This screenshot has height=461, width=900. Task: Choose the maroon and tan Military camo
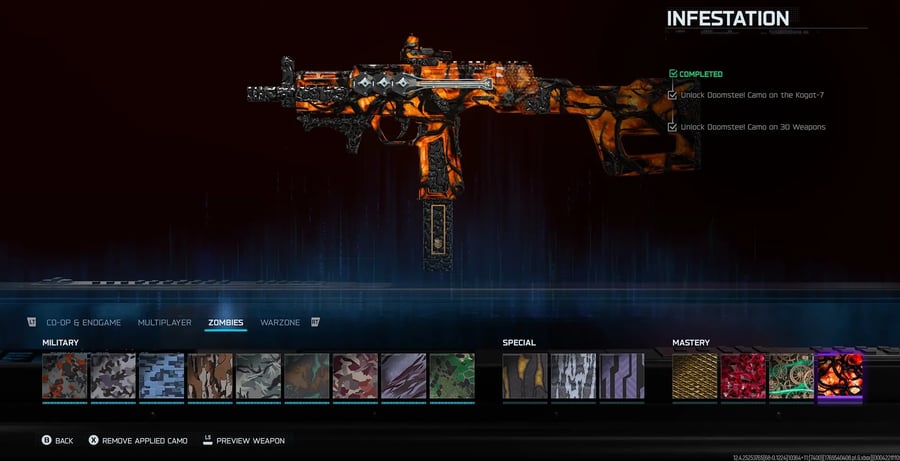[x=355, y=376]
